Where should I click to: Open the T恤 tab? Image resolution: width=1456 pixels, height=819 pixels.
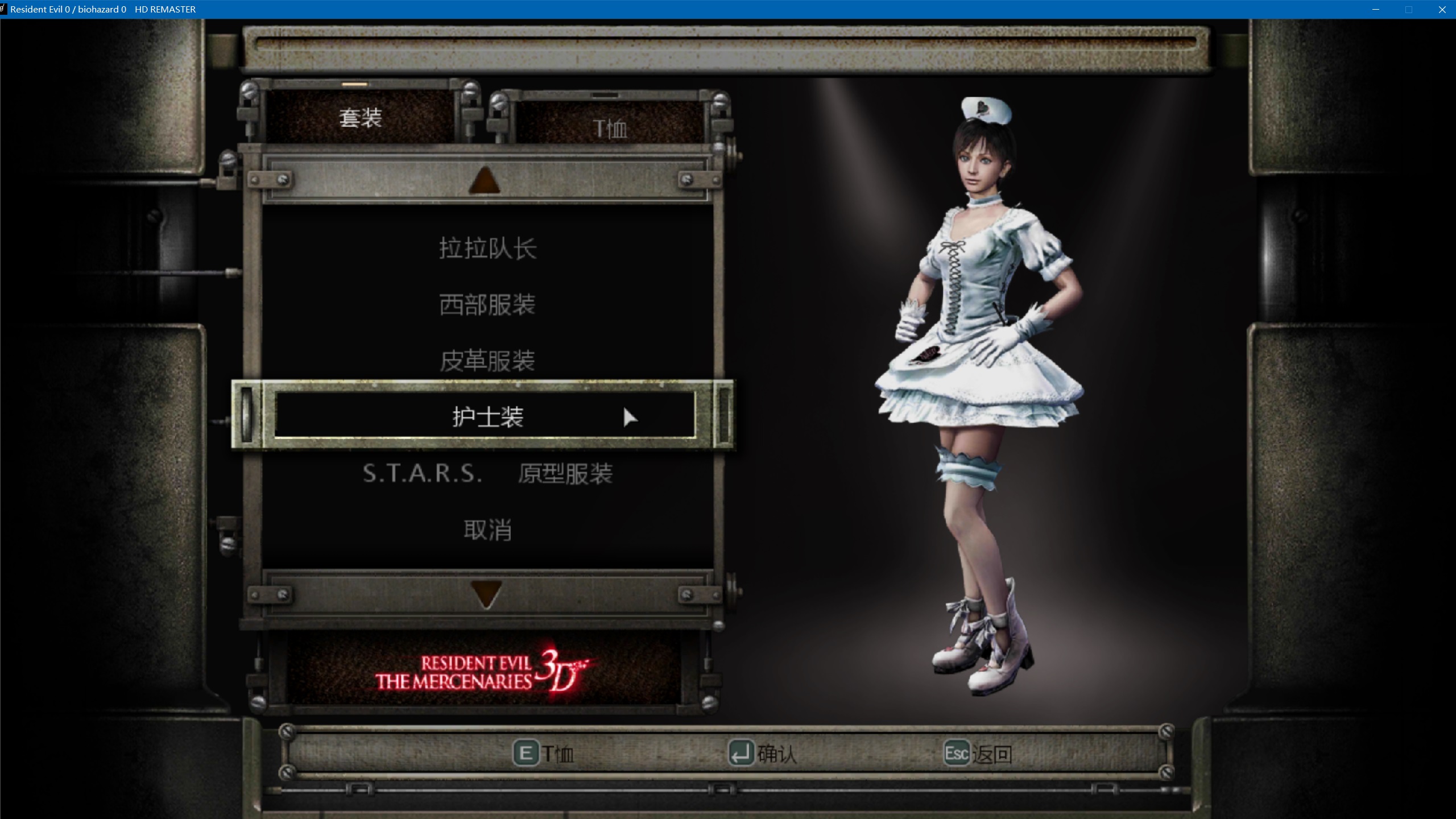(610, 129)
